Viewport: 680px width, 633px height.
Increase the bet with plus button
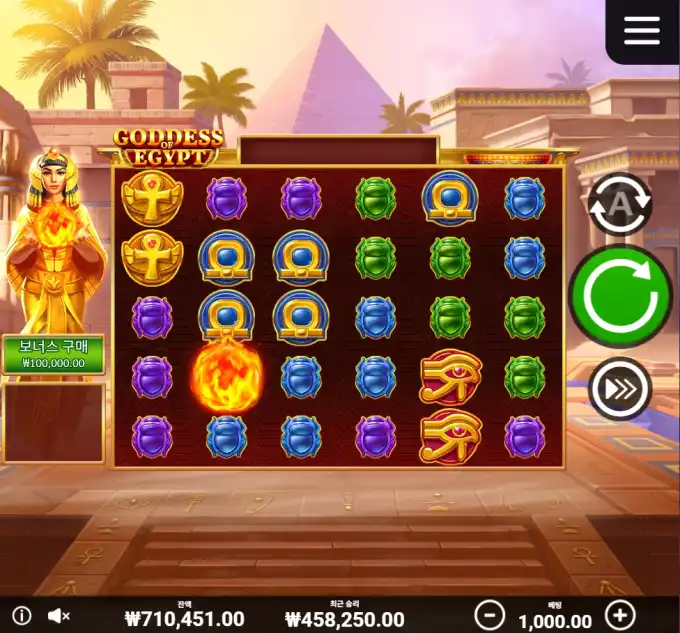tap(620, 614)
